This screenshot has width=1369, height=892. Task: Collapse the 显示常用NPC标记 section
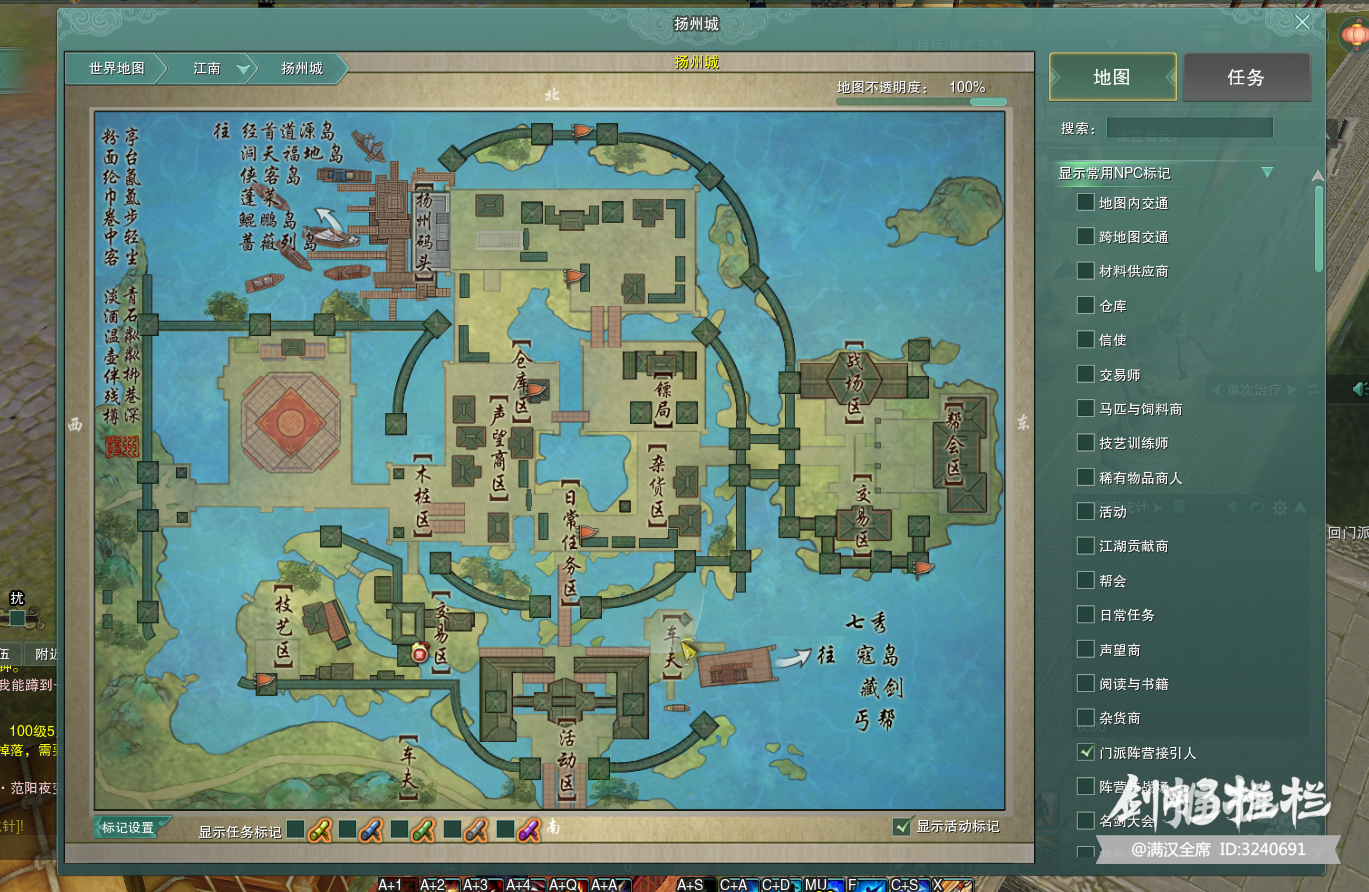tap(1267, 173)
